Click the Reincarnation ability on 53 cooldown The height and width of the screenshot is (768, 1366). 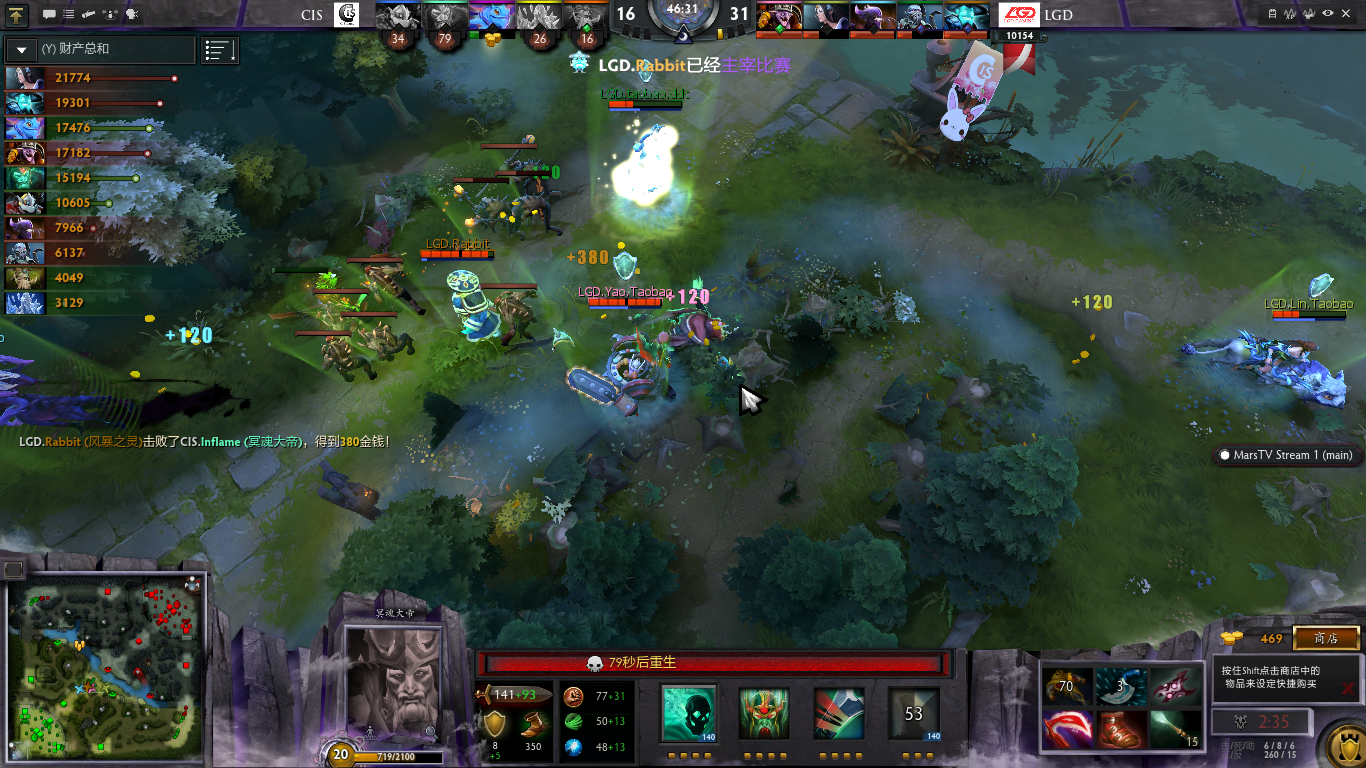coord(913,714)
